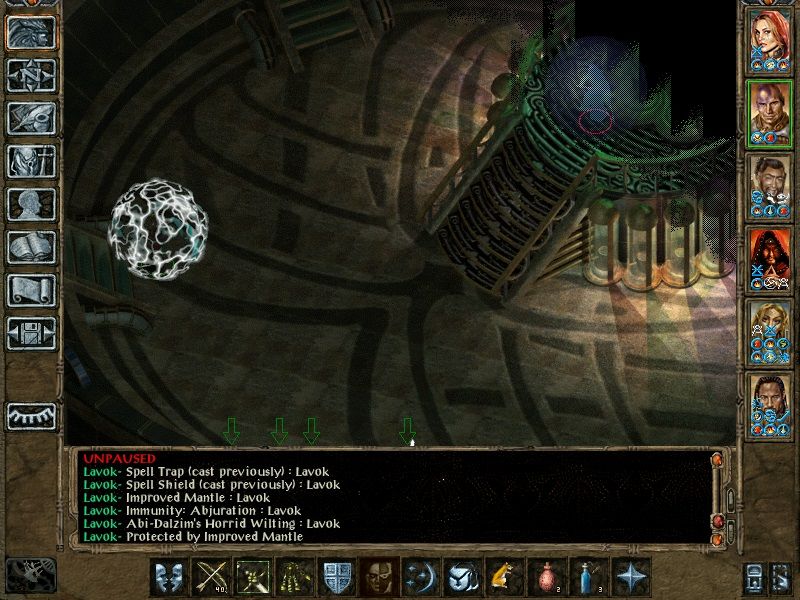Open the character record with the bust silhouette
The width and height of the screenshot is (800, 600).
click(x=31, y=203)
